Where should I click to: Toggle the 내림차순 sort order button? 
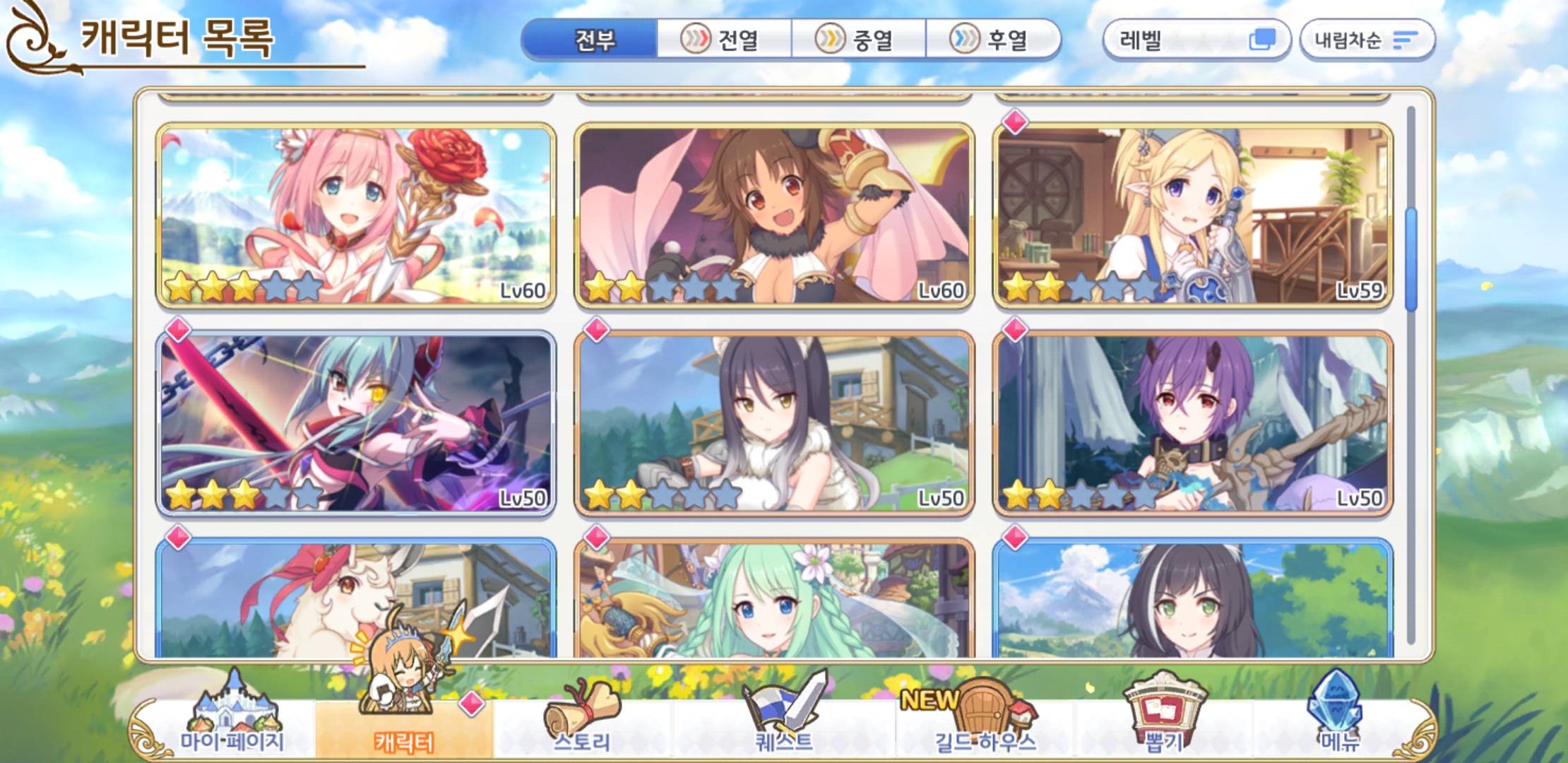pyautogui.click(x=1367, y=40)
